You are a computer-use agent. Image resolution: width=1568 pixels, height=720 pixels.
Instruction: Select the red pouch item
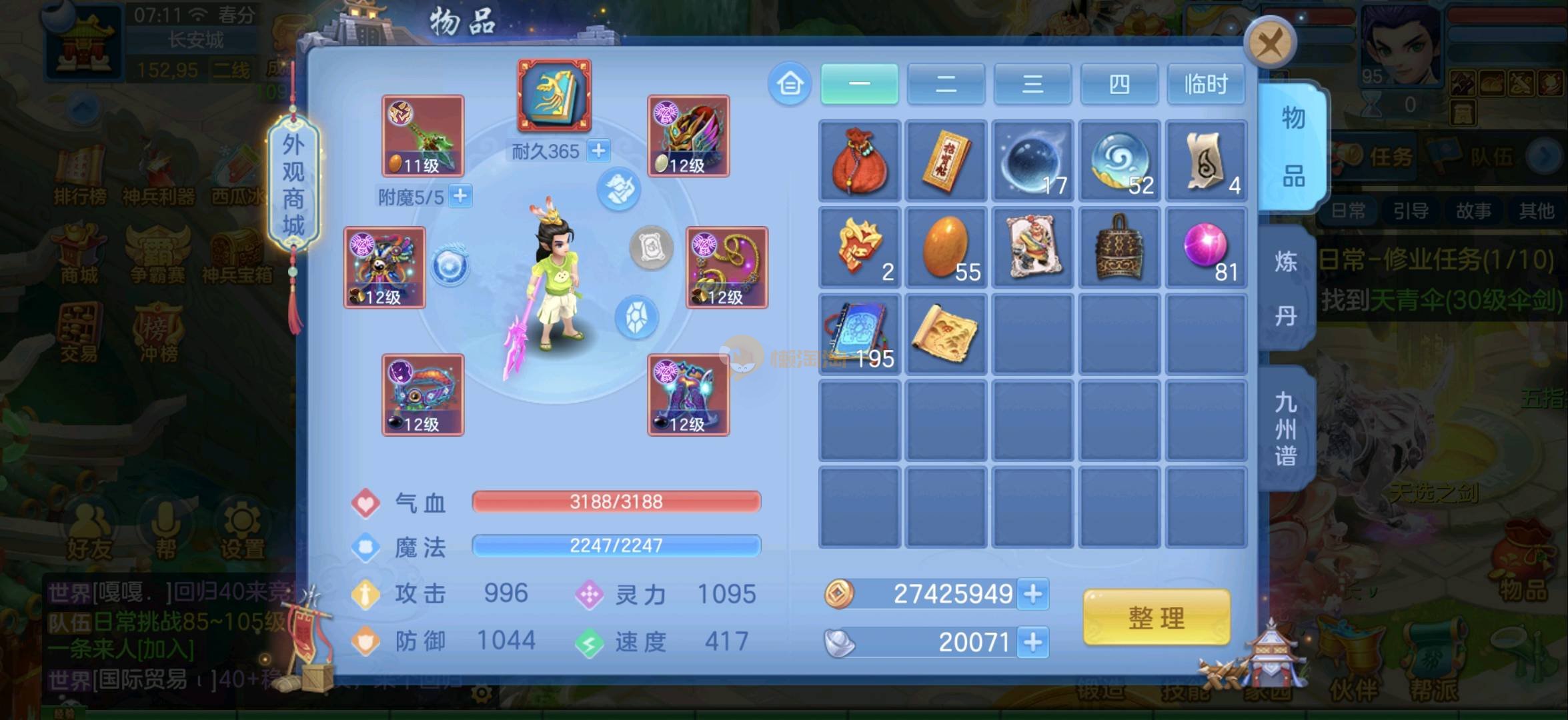[x=859, y=161]
